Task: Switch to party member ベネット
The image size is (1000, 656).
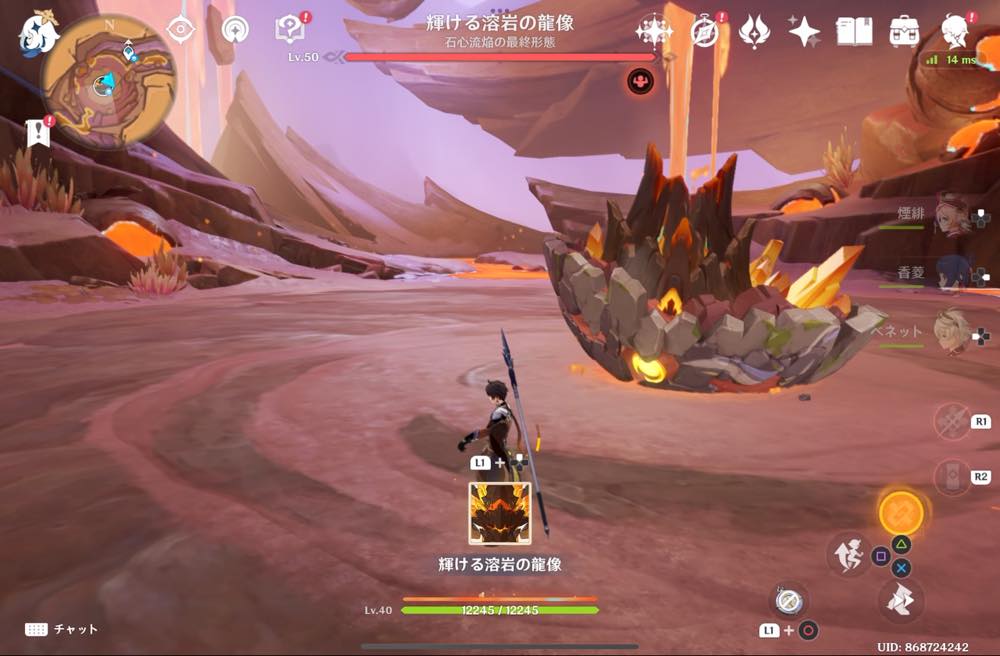Action: tap(952, 330)
